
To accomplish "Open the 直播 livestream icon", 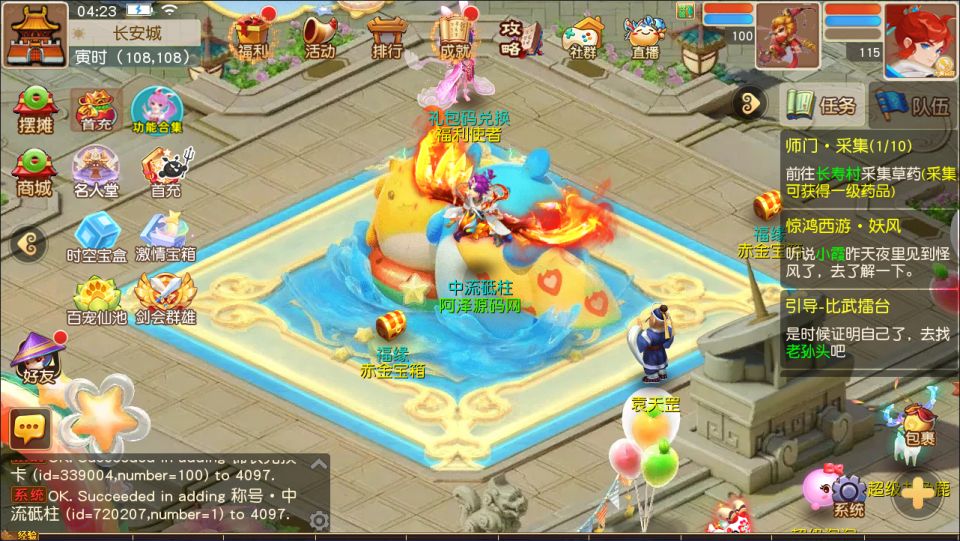I will point(645,36).
